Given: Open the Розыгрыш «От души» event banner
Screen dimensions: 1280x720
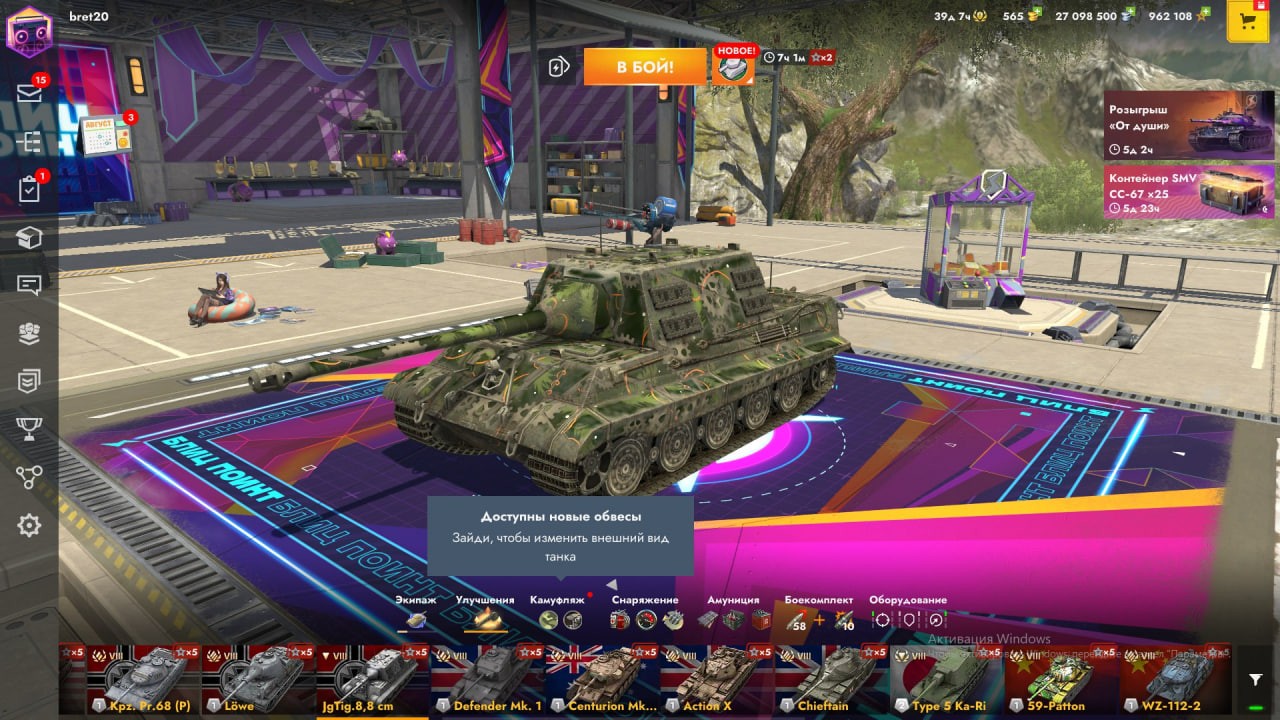Looking at the screenshot, I should [1176, 125].
